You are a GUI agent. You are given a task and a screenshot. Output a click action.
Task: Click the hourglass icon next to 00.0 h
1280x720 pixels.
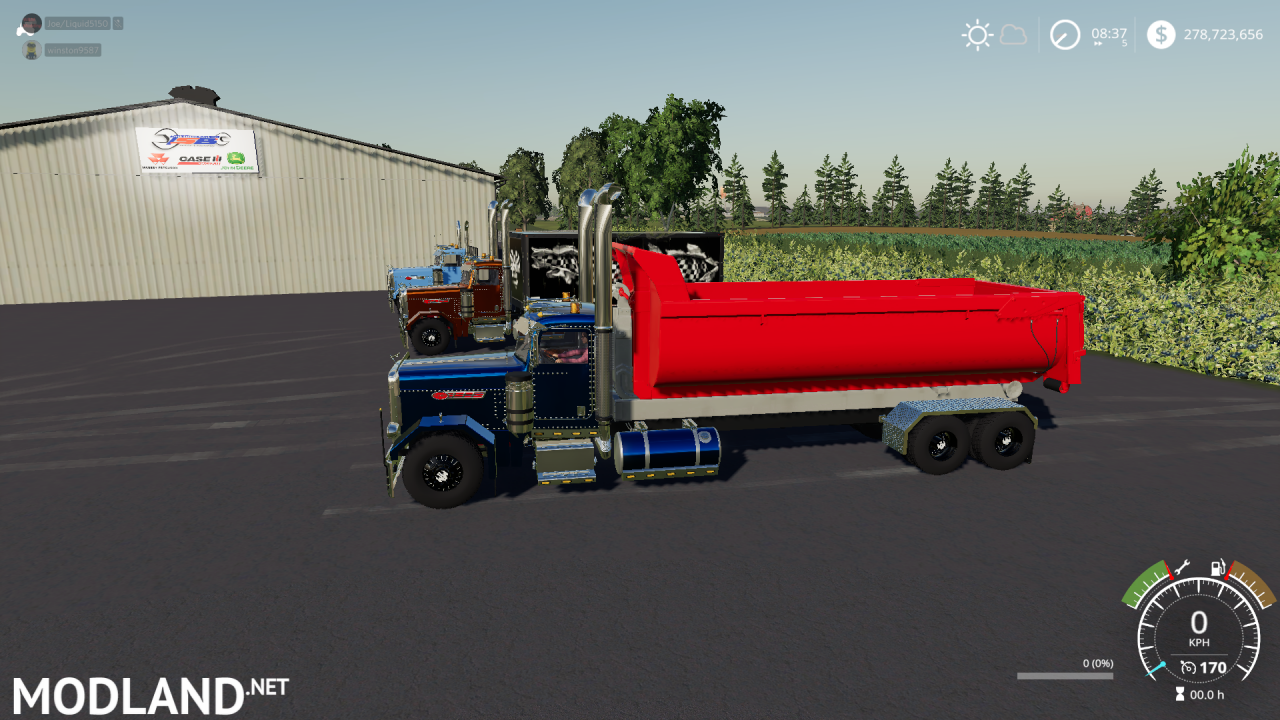click(x=1180, y=693)
